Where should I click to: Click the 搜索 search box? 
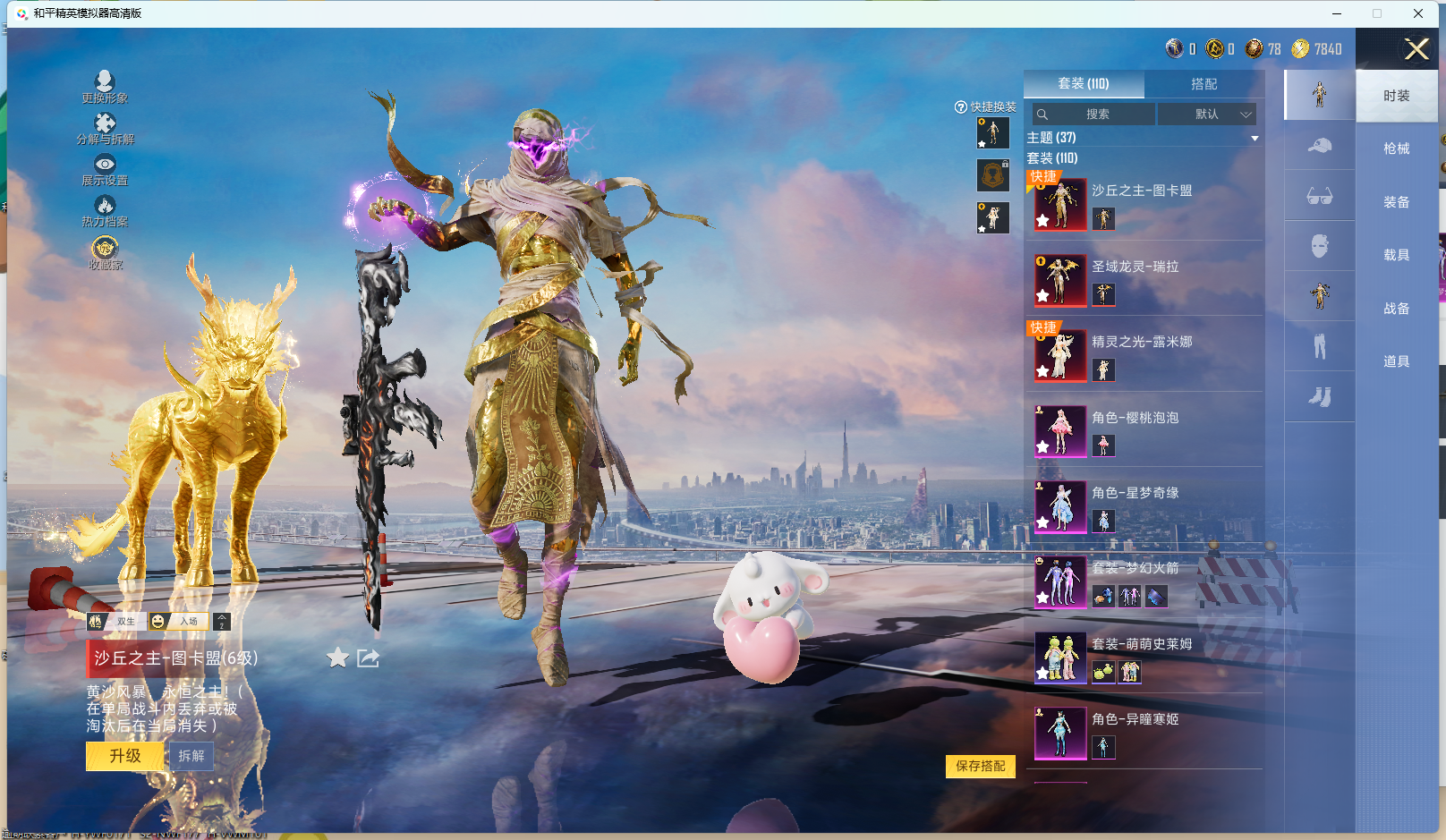(1093, 115)
